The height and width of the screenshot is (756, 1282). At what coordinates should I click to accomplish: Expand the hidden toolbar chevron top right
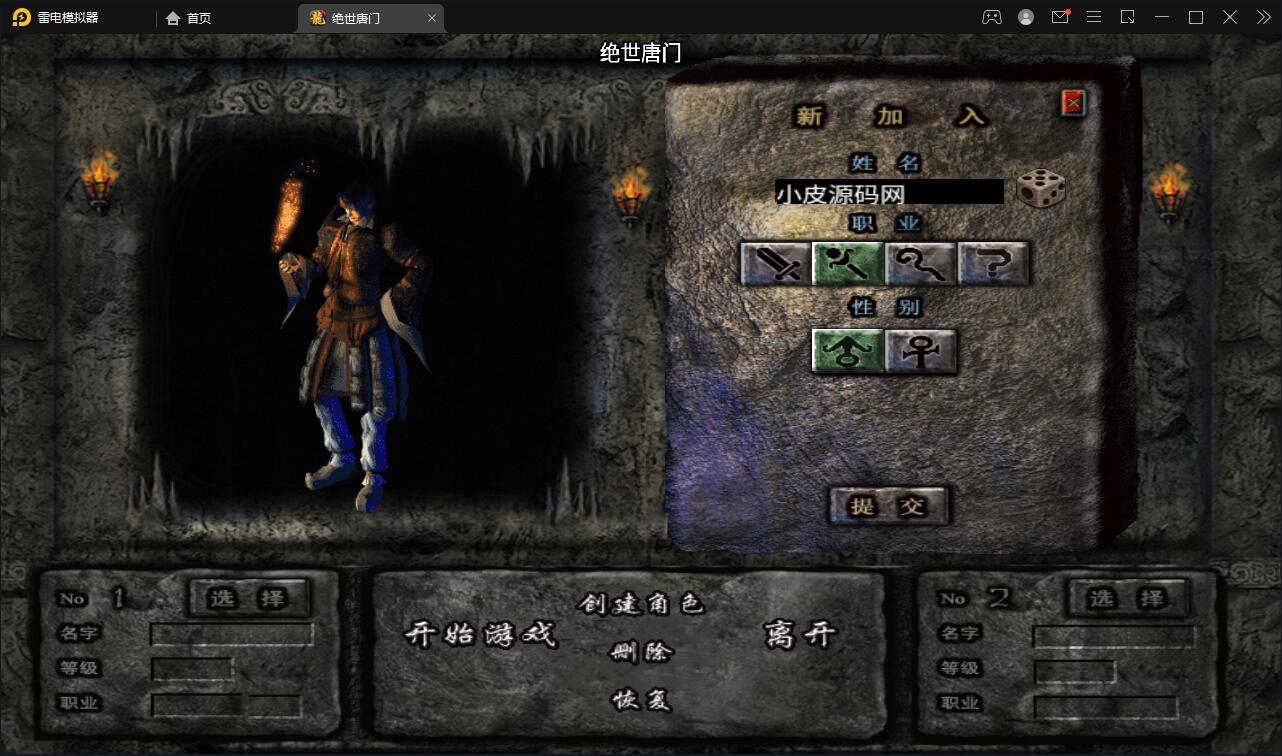tap(1263, 17)
